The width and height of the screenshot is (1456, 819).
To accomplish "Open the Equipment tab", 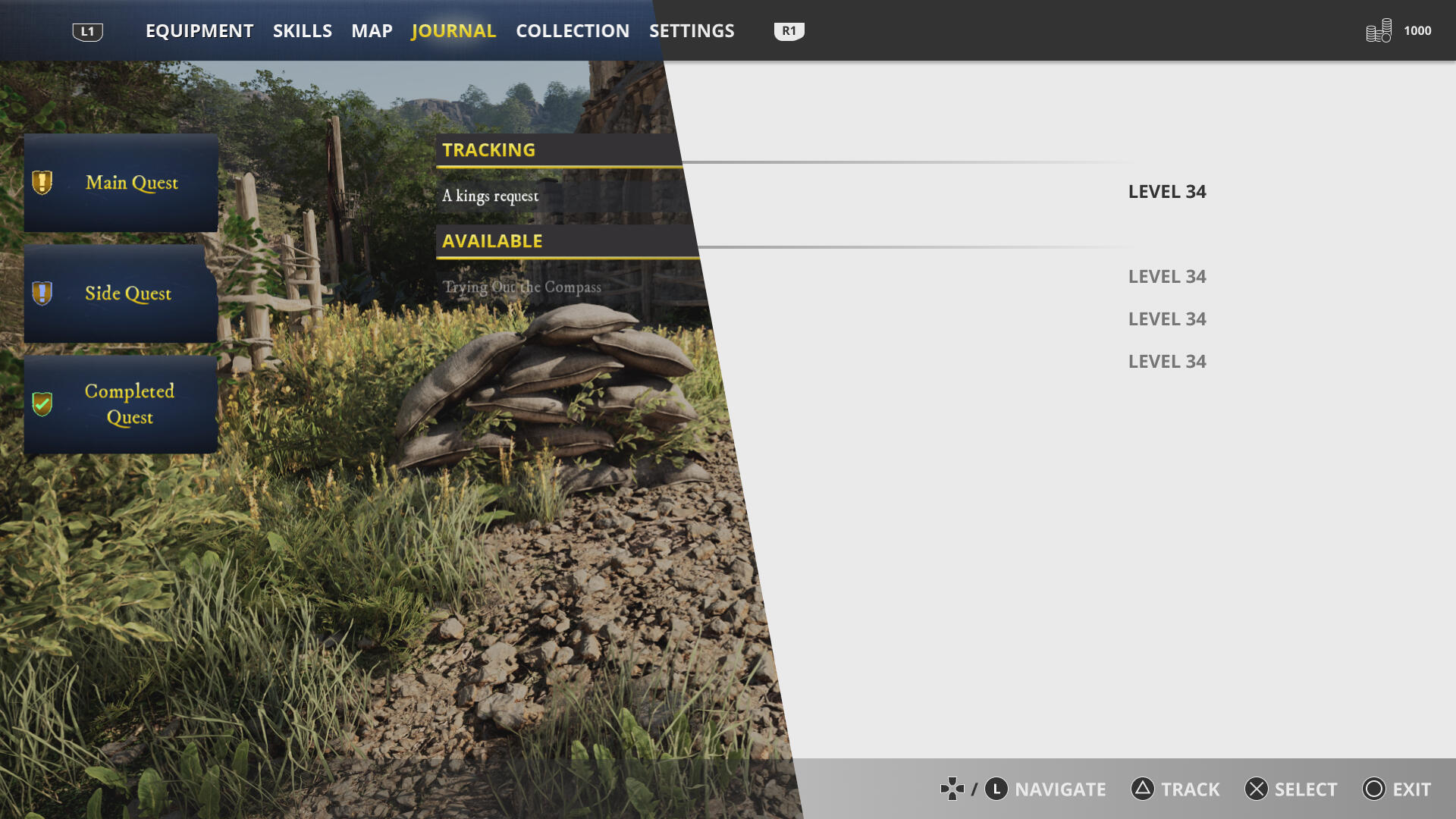I will tap(199, 31).
